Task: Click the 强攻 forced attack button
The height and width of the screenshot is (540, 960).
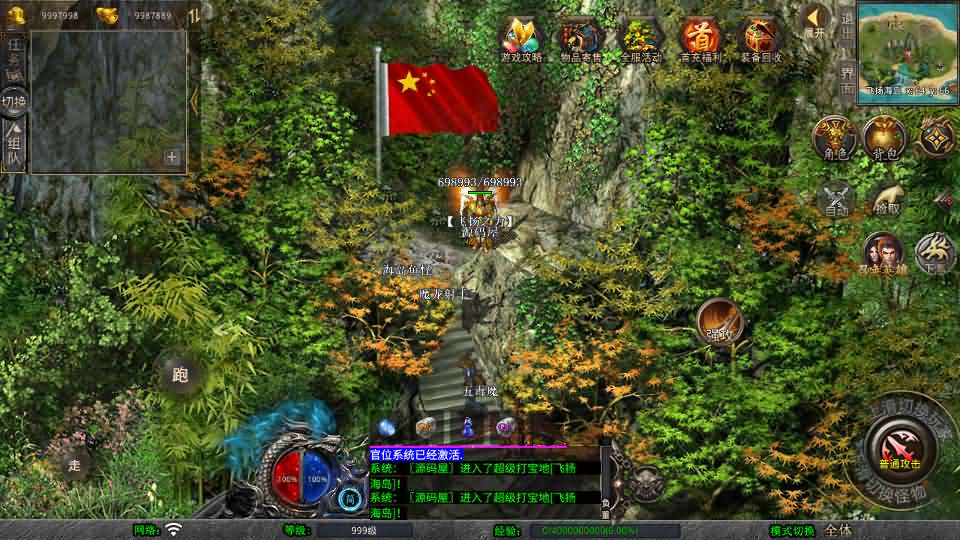Action: (x=719, y=319)
